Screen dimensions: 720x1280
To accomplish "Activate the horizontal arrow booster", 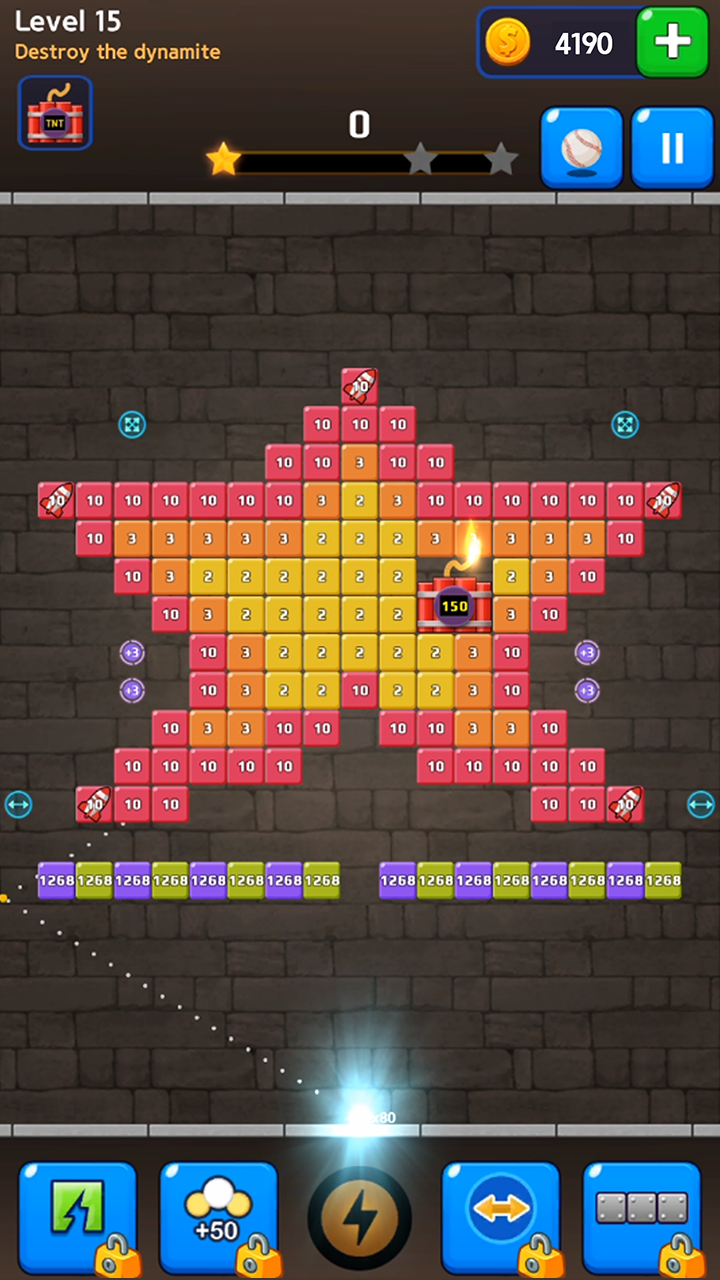I will 500,1215.
